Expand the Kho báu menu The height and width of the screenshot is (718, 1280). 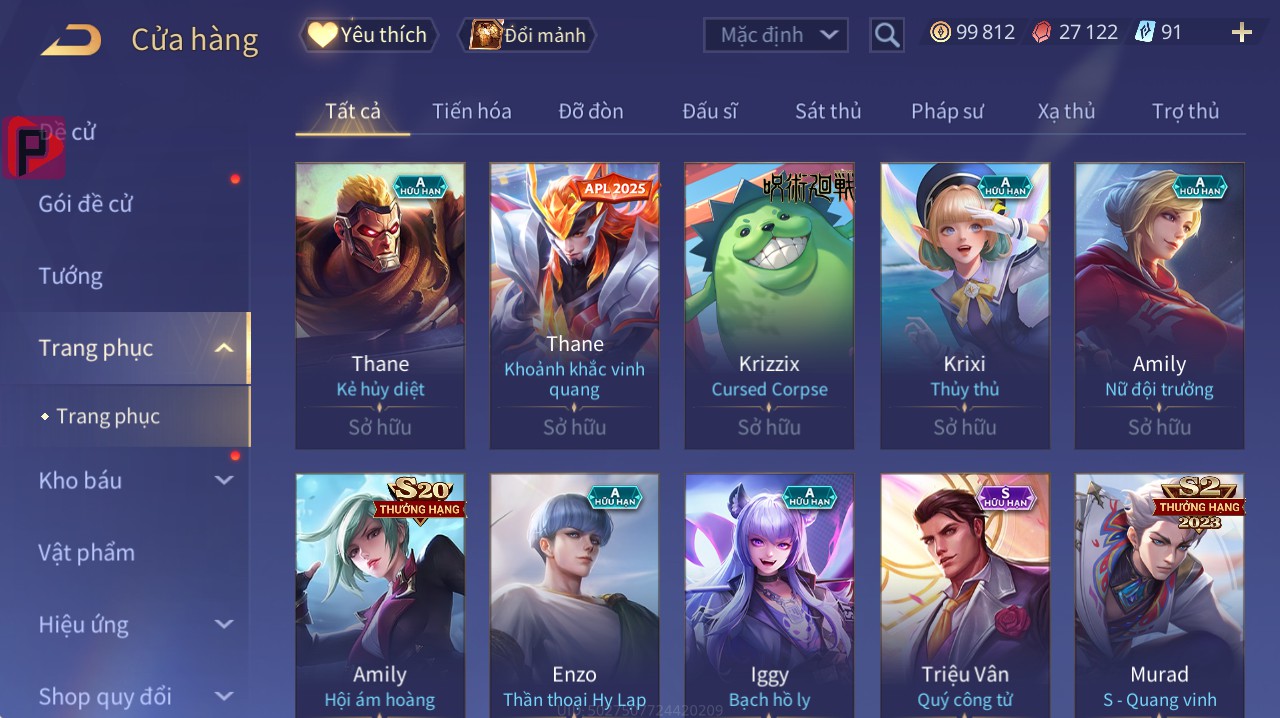click(224, 480)
